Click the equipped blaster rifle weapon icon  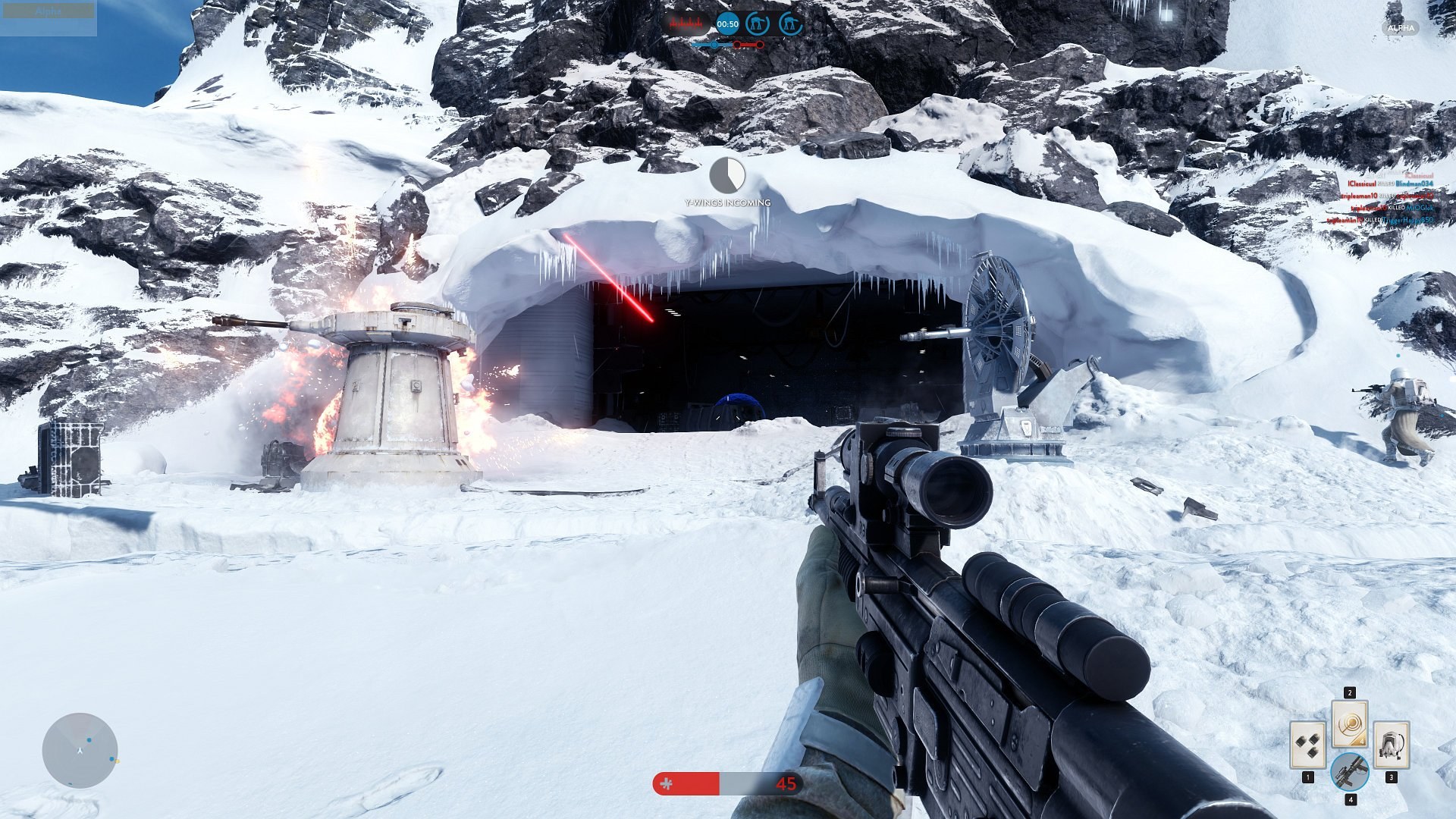[1350, 772]
